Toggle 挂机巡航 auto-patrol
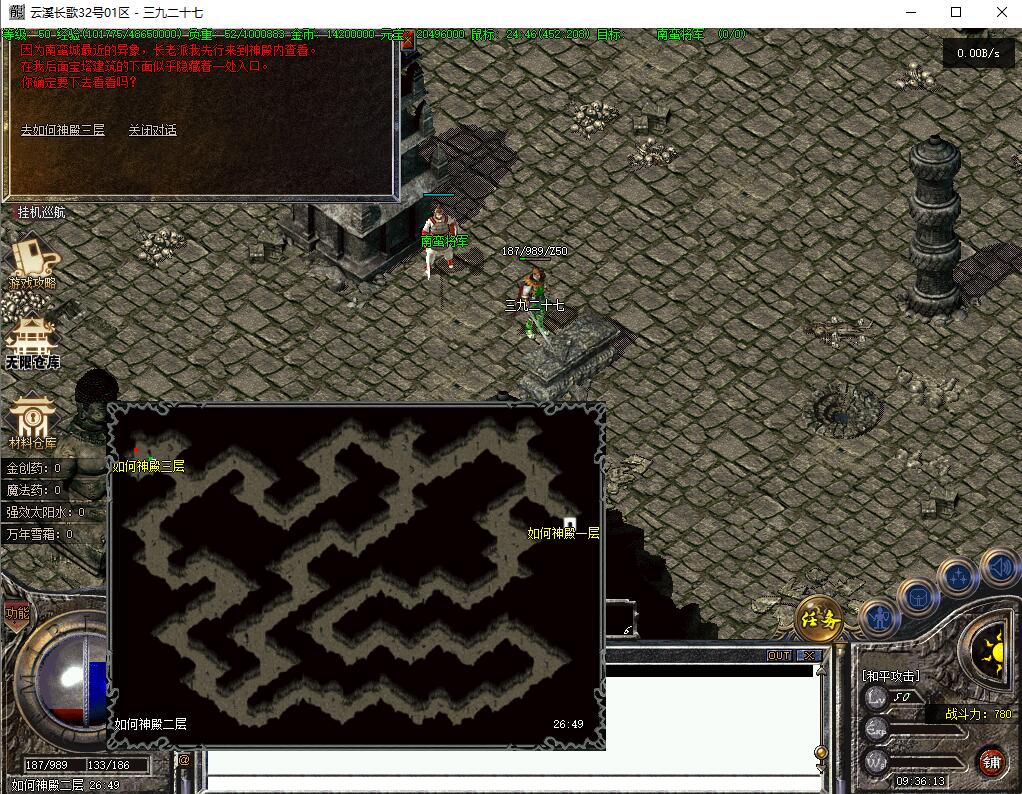Viewport: 1022px width, 794px height. 40,212
